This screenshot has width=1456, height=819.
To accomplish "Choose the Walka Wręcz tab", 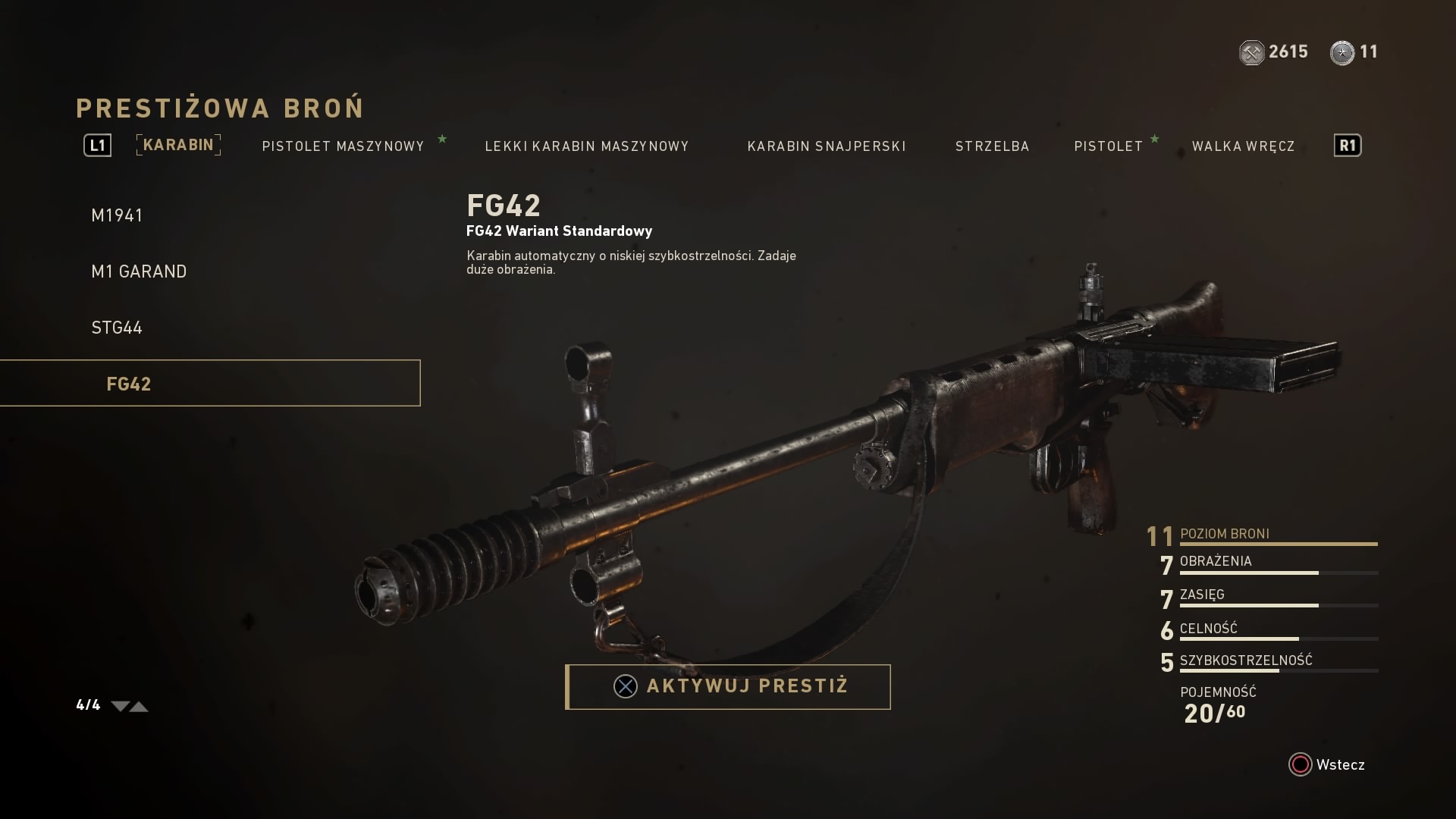I will point(1243,146).
